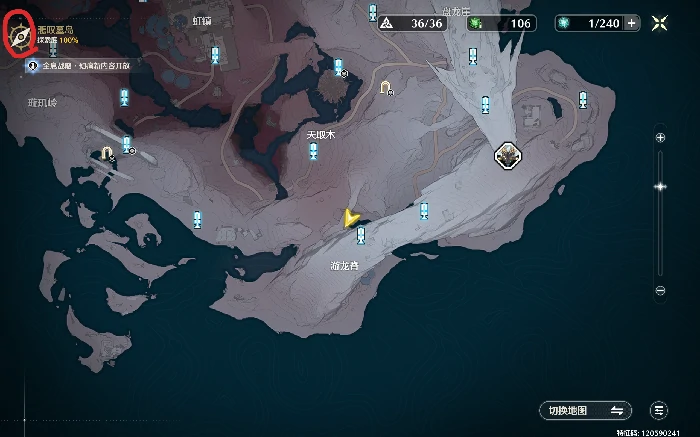Select the teleport beacon below 天现木

coord(315,151)
